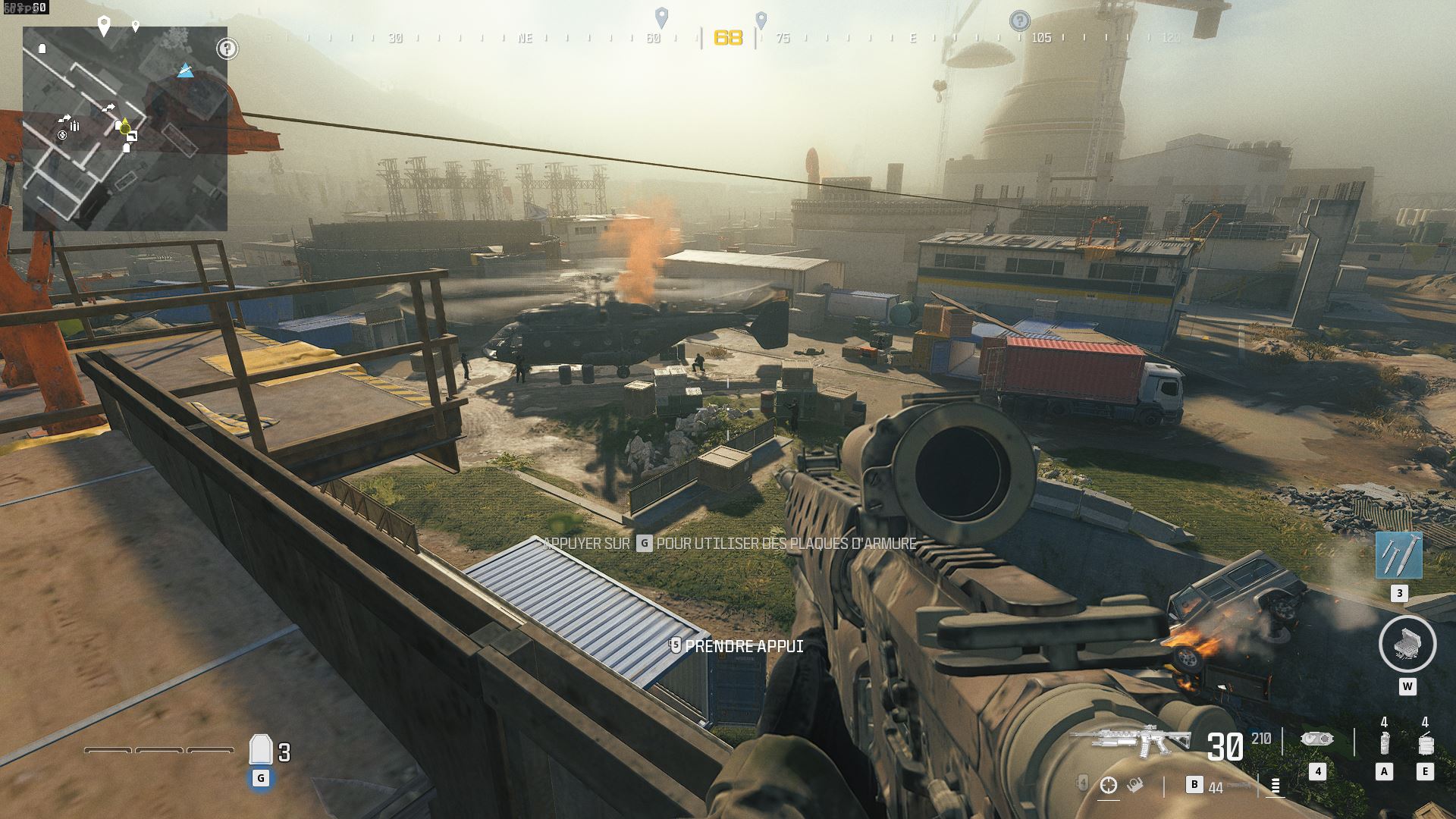Click the fire mode bars indicator
Image resolution: width=1456 pixels, height=819 pixels.
[x=1275, y=786]
